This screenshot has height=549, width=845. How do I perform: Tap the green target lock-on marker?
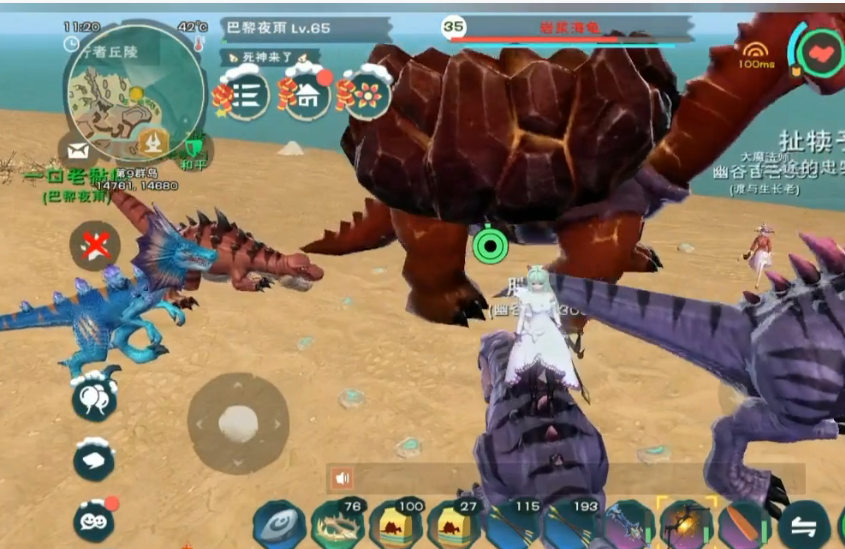(489, 245)
